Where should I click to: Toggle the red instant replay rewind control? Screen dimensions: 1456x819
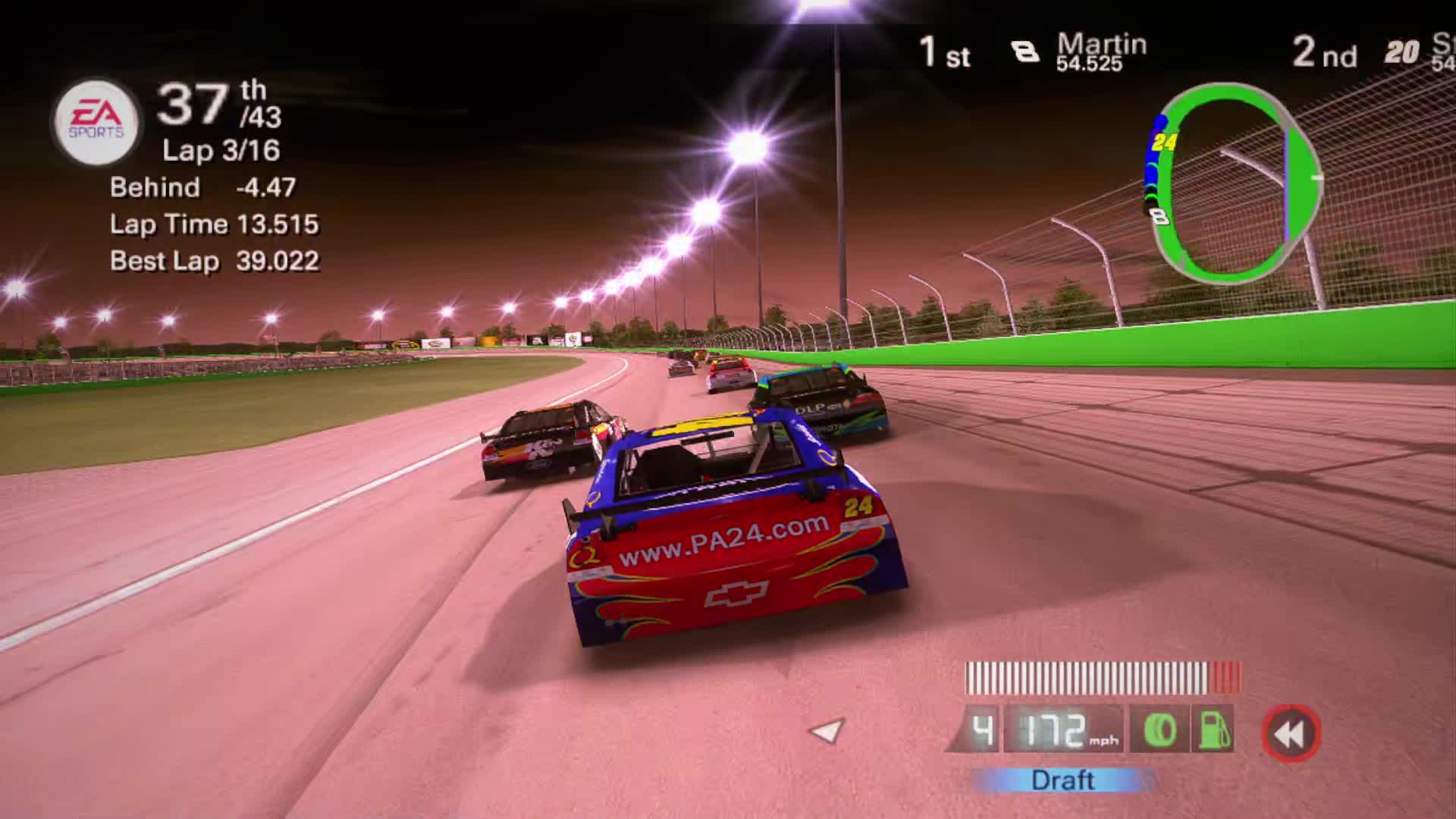point(1293,730)
